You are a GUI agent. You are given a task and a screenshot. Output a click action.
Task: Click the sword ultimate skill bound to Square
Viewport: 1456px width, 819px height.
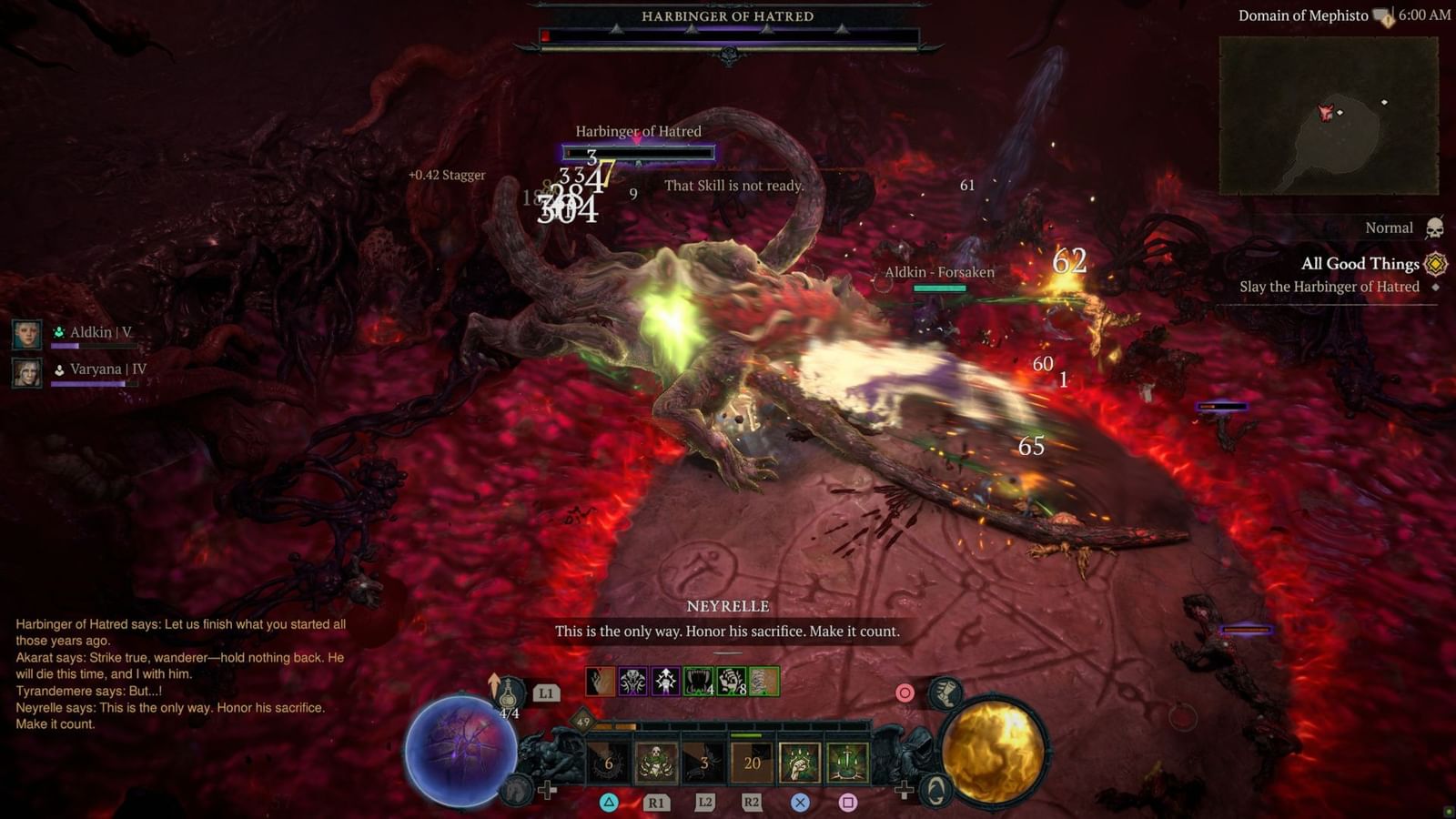pos(847,763)
